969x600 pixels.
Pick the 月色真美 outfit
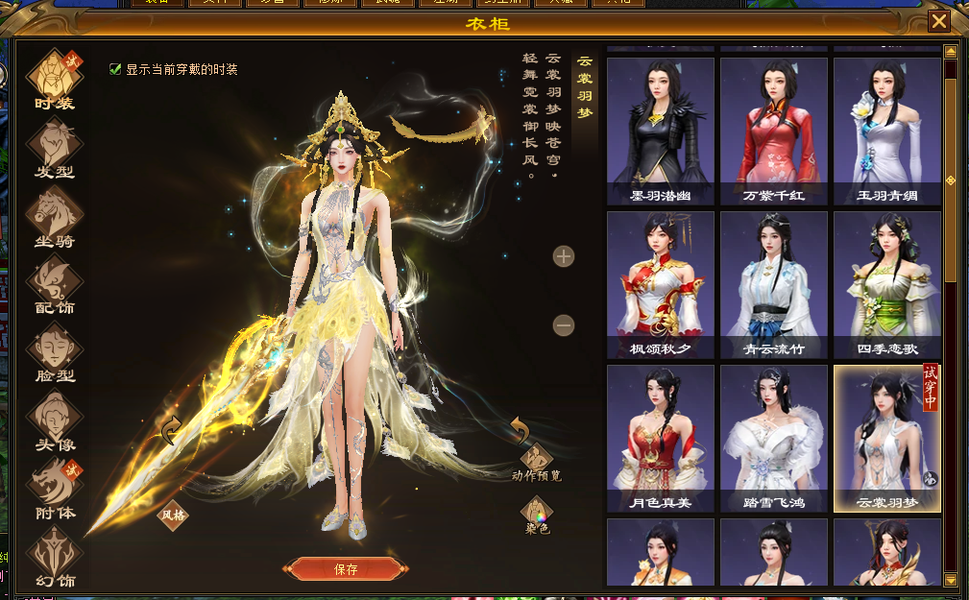click(x=661, y=437)
